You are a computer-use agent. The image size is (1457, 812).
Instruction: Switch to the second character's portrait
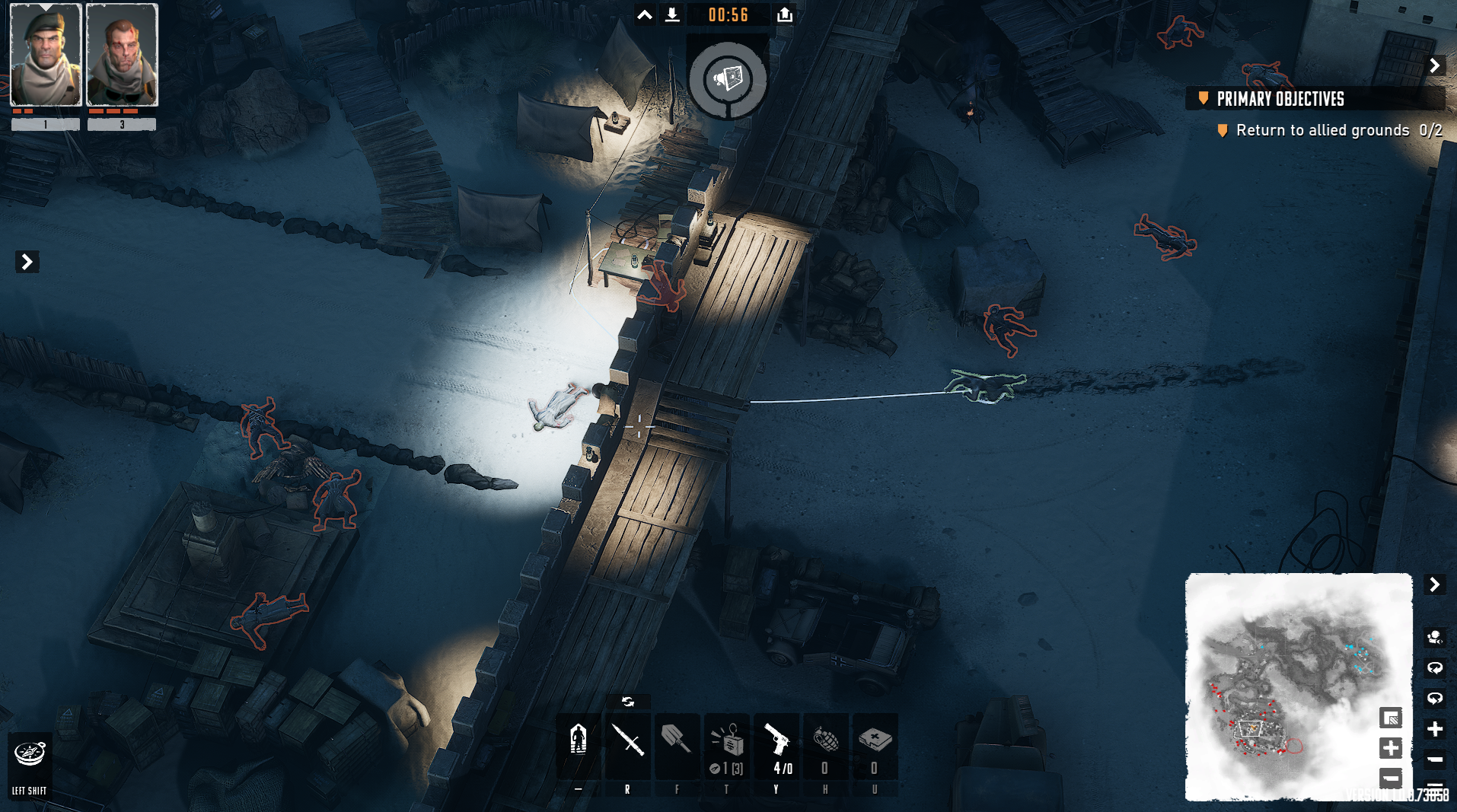coord(122,56)
